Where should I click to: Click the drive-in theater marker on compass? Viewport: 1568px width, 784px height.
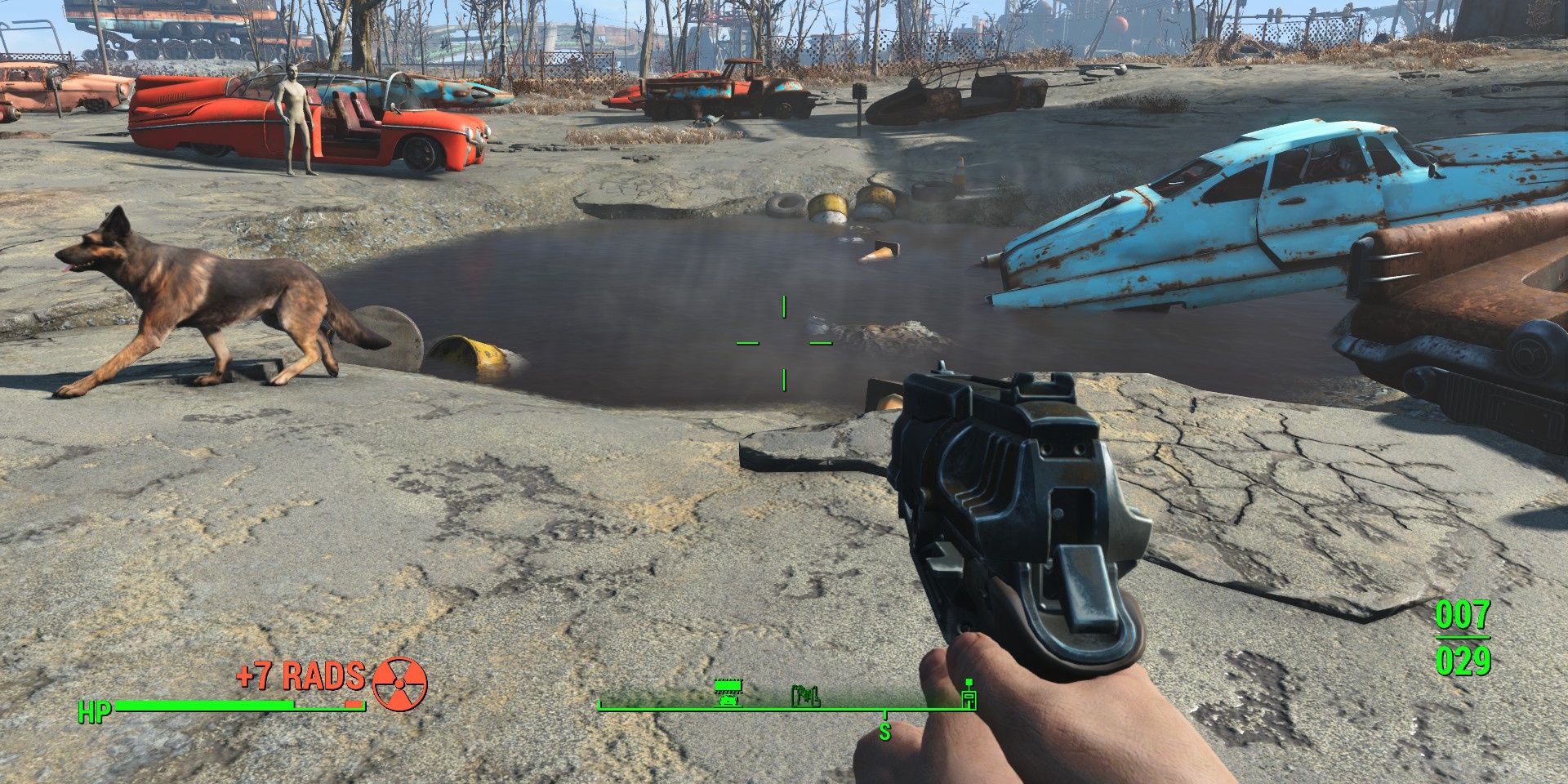click(727, 691)
